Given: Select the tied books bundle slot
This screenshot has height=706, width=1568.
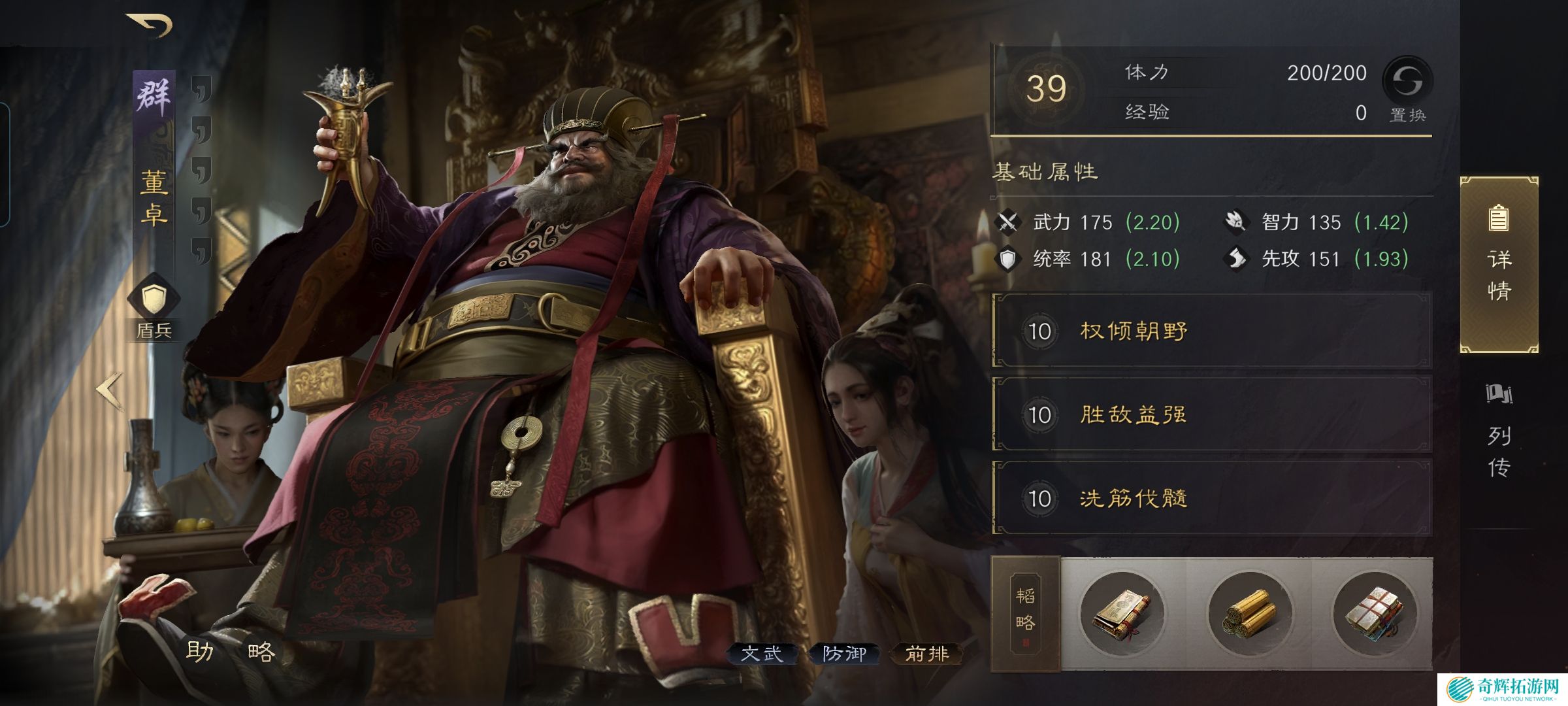Looking at the screenshot, I should tap(1374, 614).
